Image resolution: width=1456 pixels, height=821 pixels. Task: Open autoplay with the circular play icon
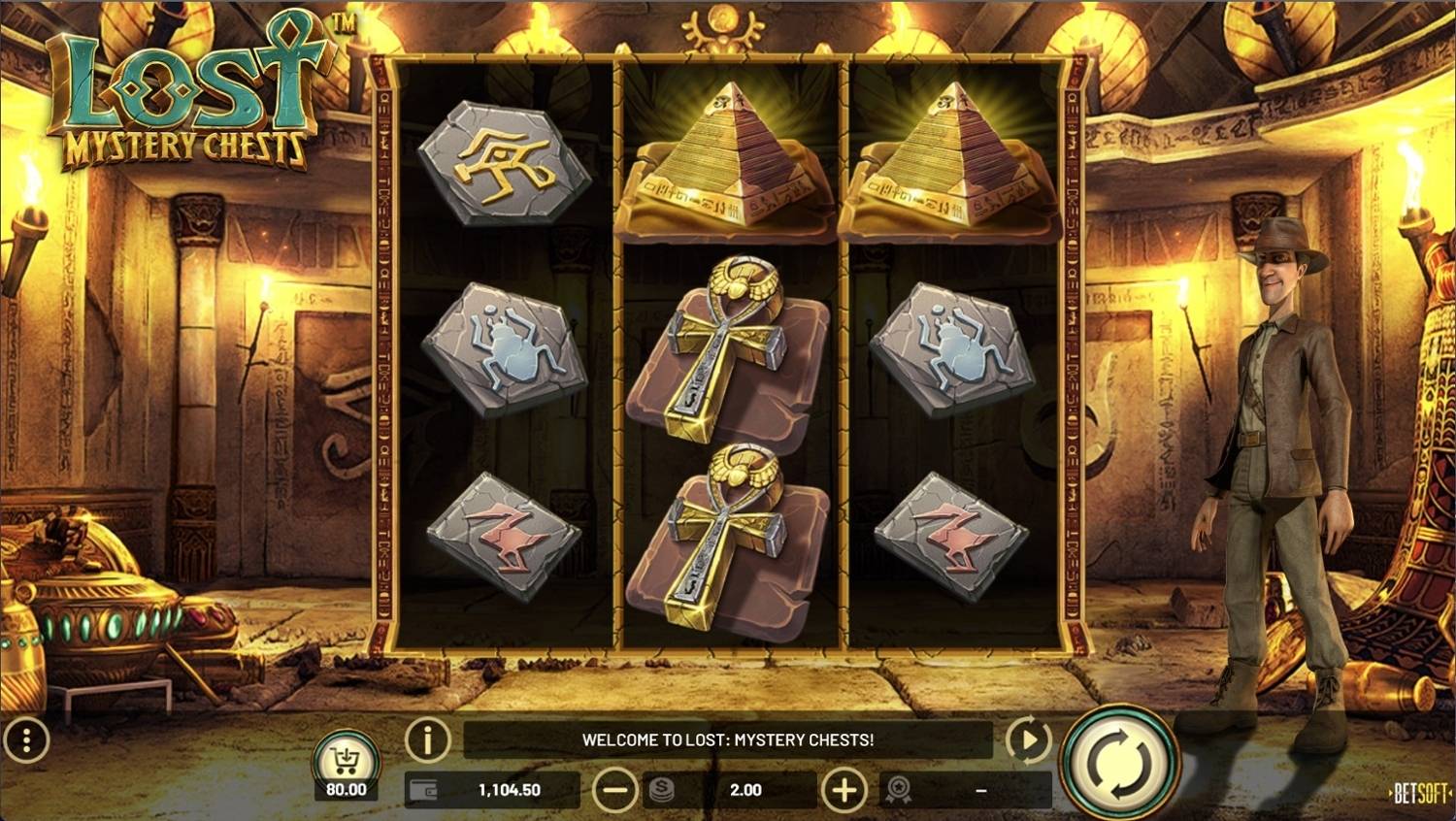click(x=1028, y=739)
